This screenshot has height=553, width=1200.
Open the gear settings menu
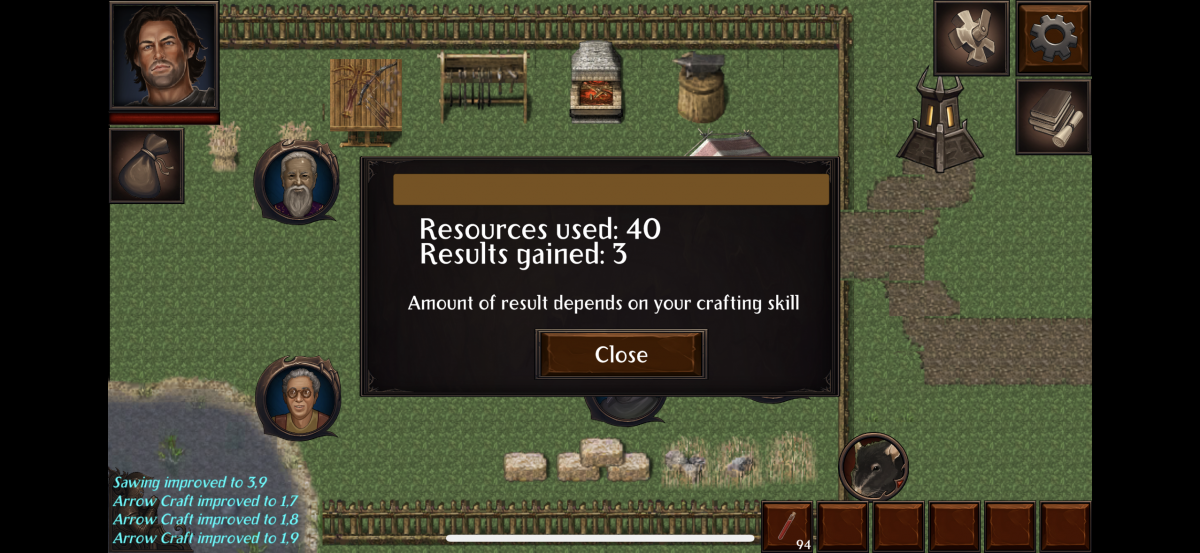click(1053, 37)
